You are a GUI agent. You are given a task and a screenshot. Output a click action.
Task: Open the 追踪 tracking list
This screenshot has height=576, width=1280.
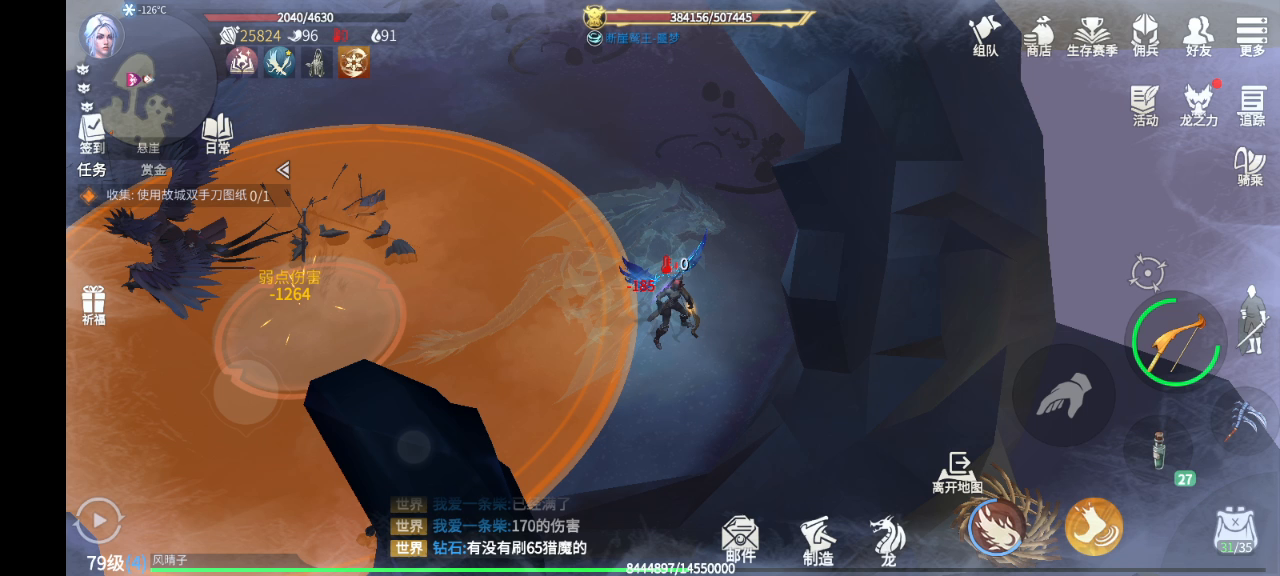[x=1252, y=105]
